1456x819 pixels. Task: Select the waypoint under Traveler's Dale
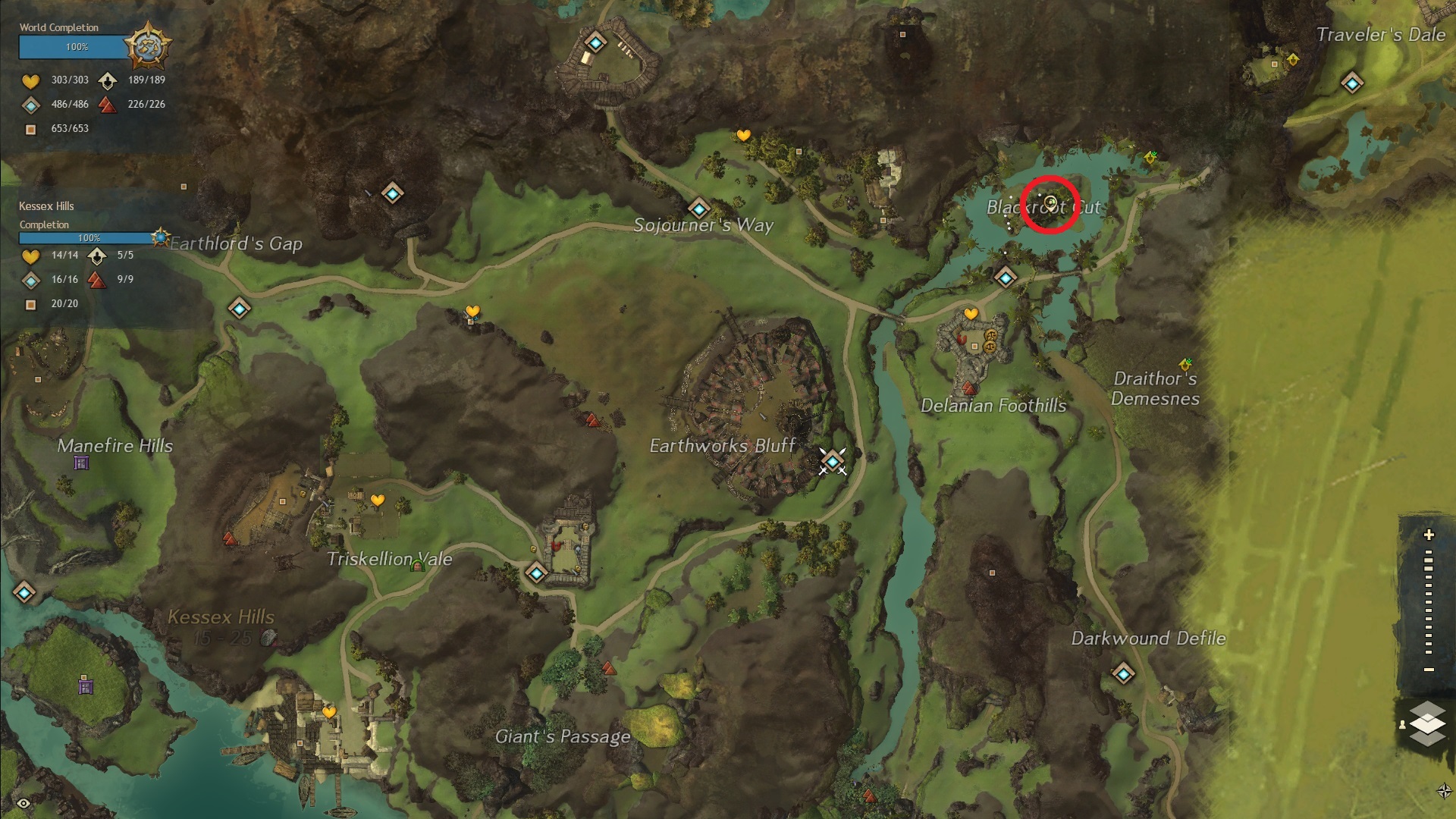1351,83
